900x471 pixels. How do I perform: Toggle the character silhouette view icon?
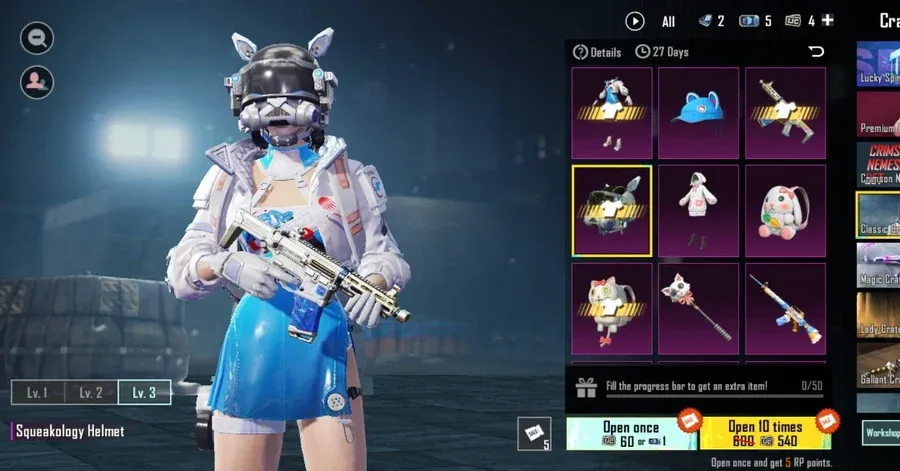click(37, 79)
